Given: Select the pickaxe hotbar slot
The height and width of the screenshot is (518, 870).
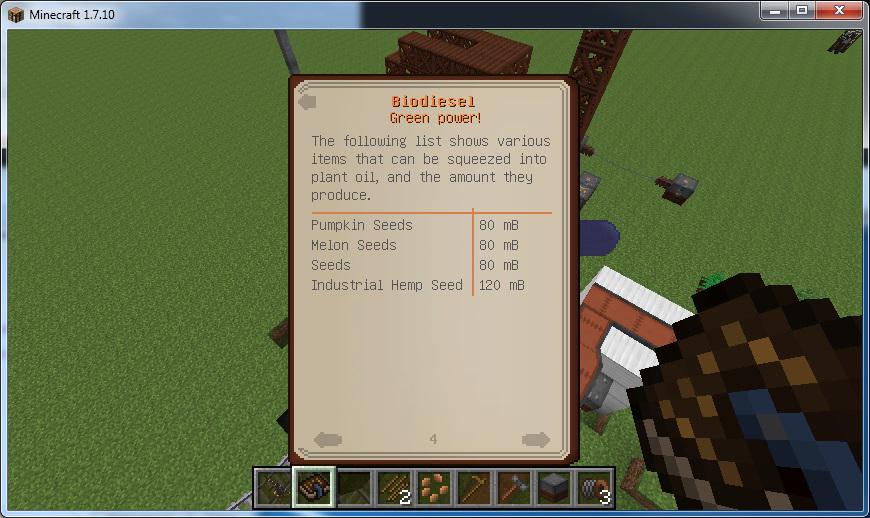Looking at the screenshot, I should point(473,488).
